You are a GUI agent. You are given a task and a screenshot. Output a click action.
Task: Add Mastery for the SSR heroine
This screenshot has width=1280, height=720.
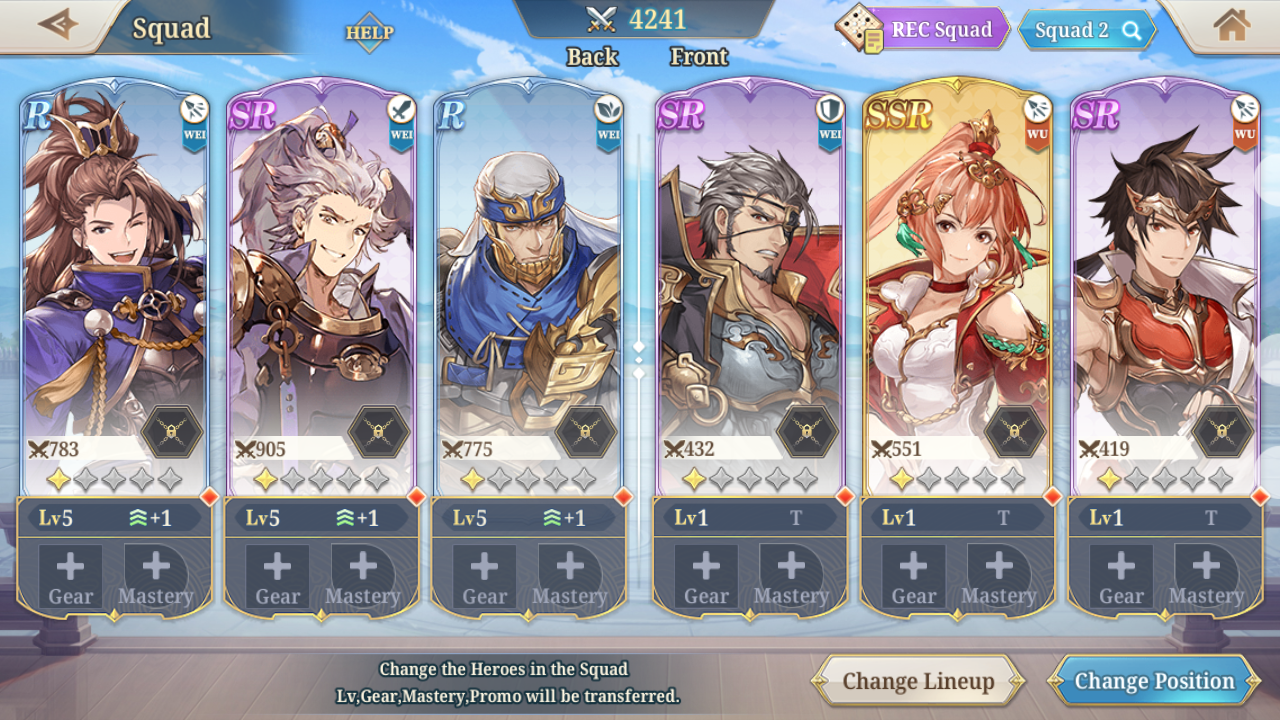tap(998, 577)
